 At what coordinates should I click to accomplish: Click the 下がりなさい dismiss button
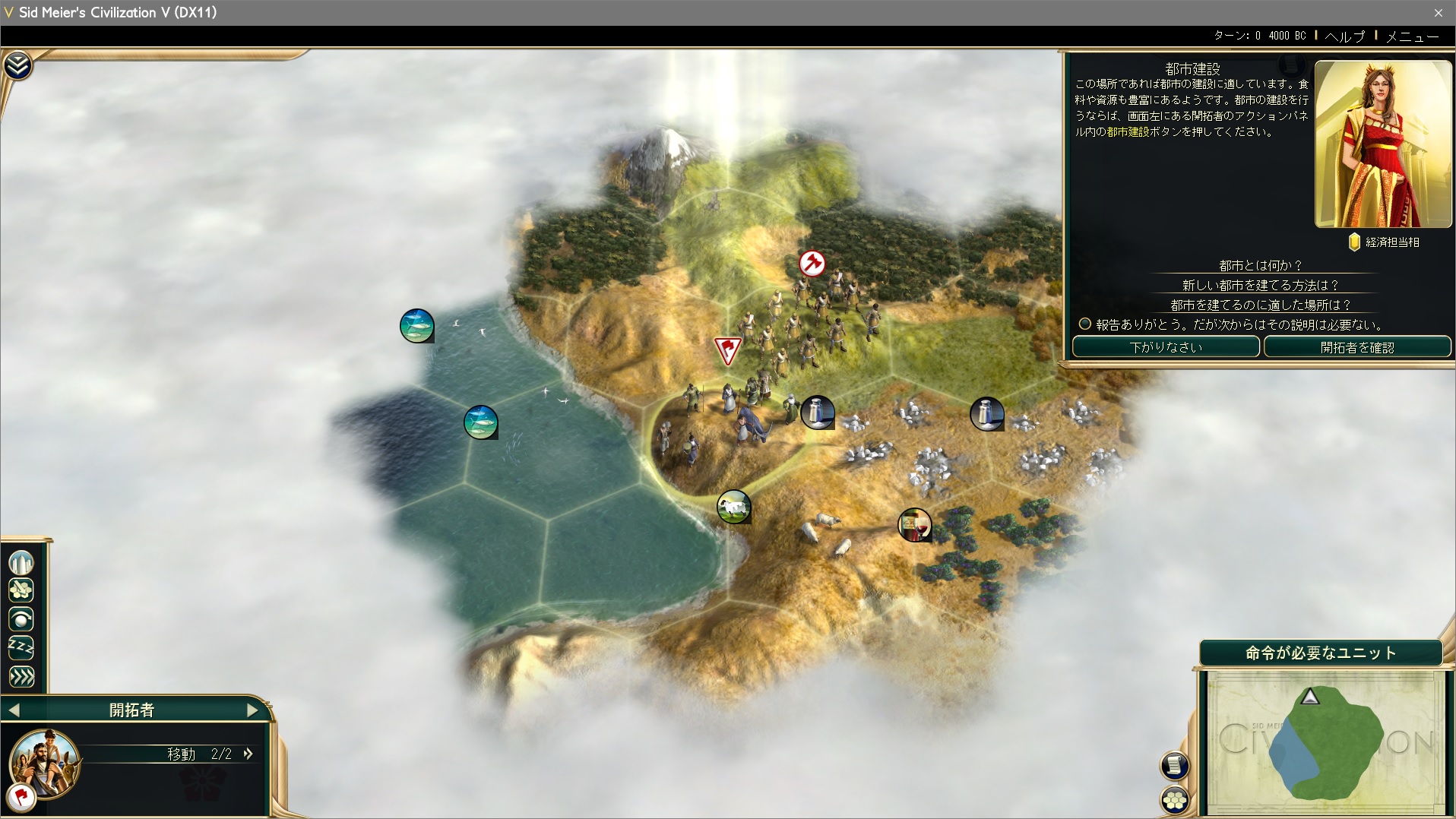[1166, 347]
